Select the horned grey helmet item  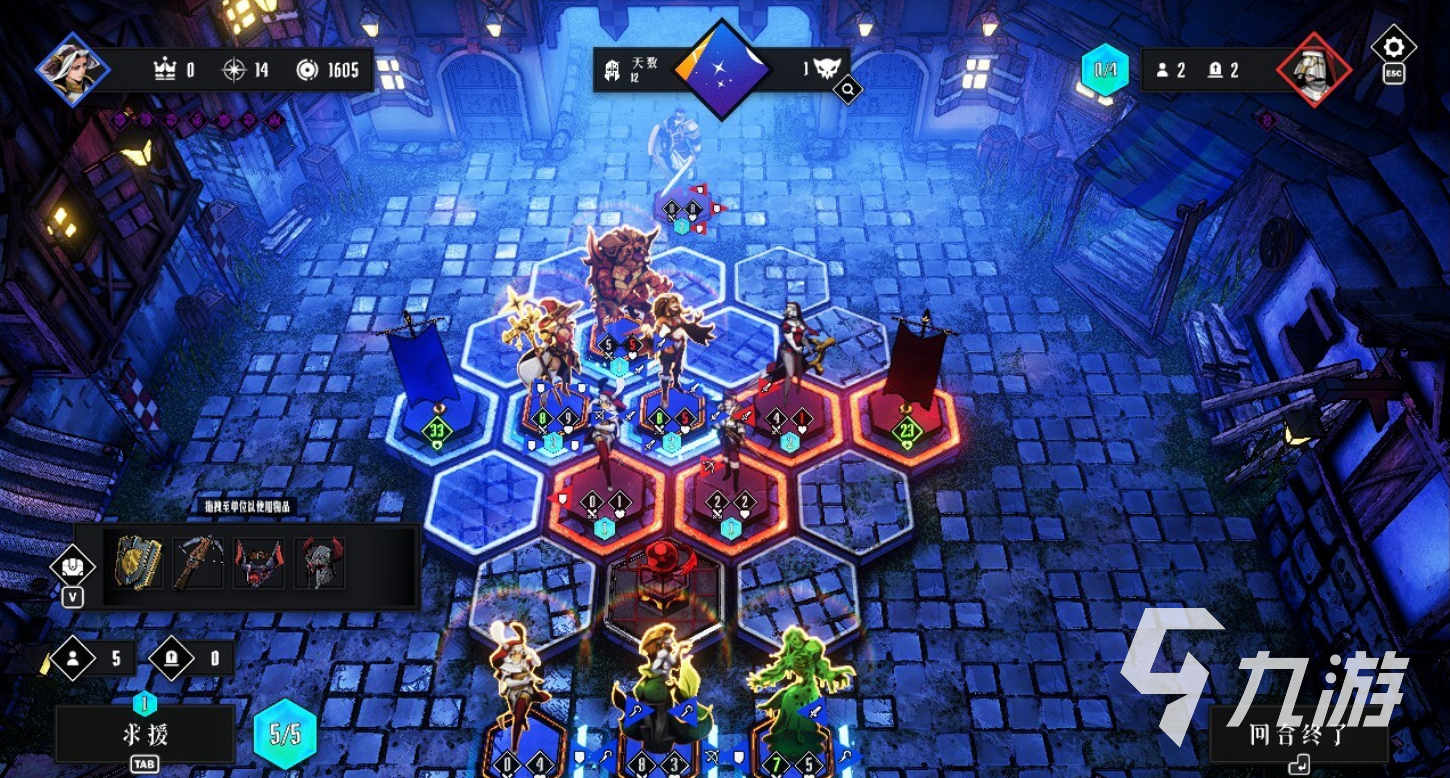click(319, 563)
